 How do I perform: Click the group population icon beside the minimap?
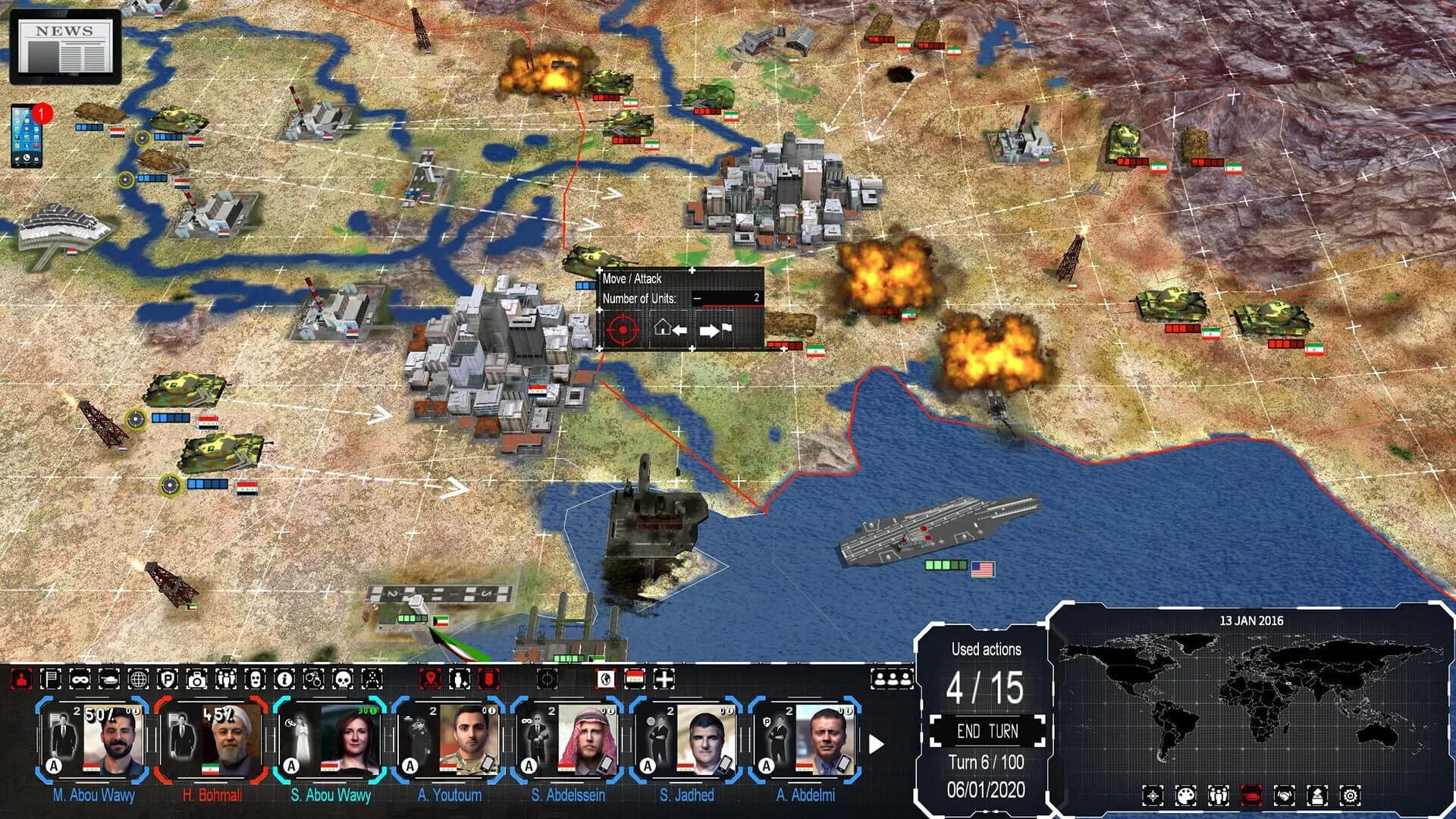click(1217, 795)
